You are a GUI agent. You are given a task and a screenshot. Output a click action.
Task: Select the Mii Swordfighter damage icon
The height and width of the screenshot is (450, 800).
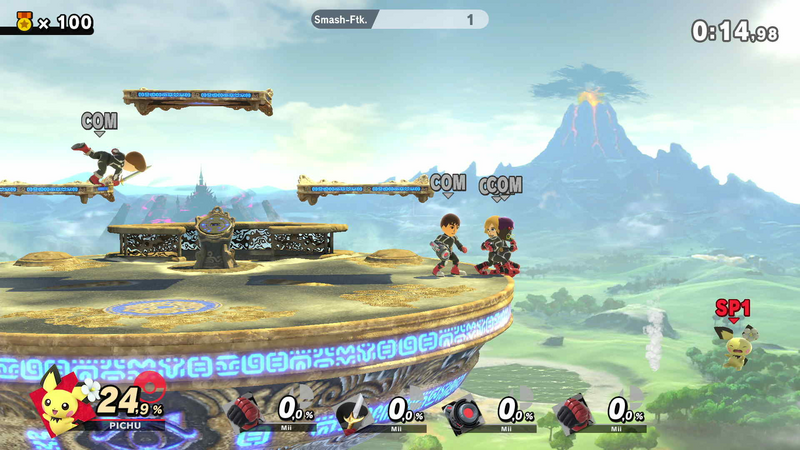(354, 410)
